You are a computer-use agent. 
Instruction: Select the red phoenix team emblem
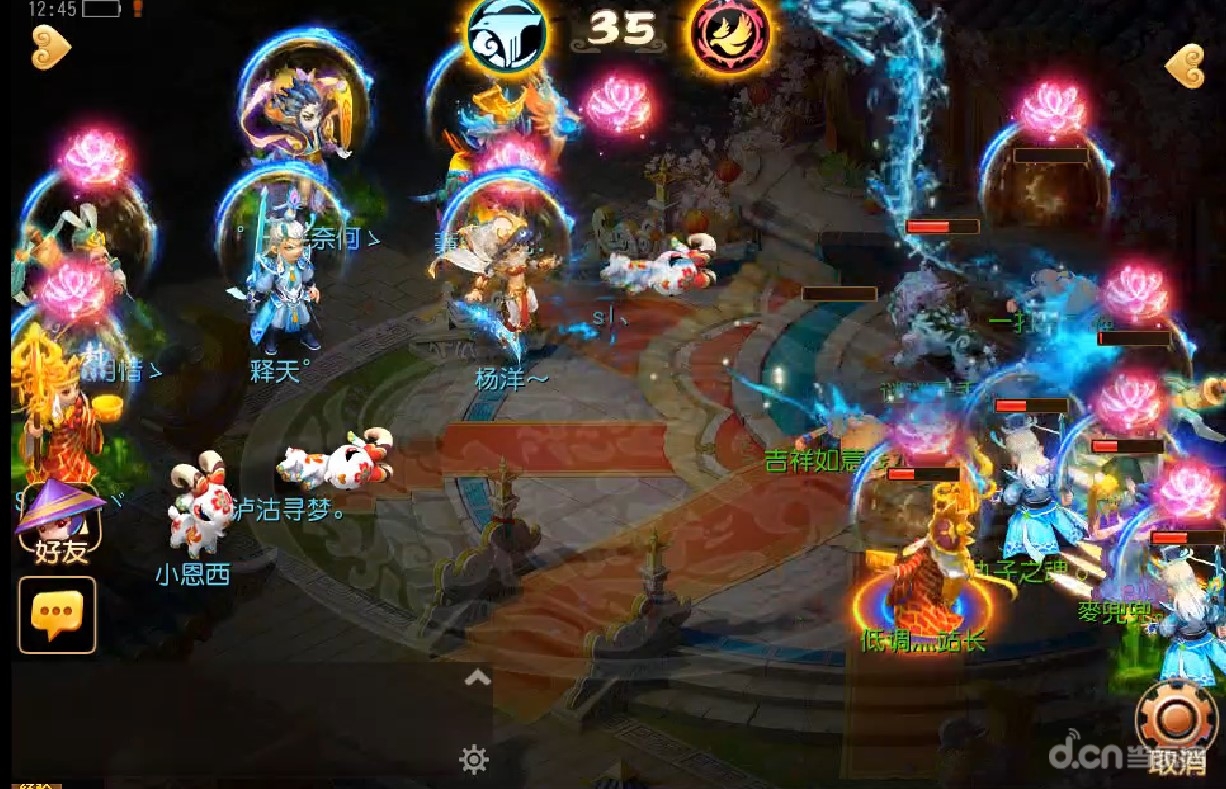pos(728,36)
